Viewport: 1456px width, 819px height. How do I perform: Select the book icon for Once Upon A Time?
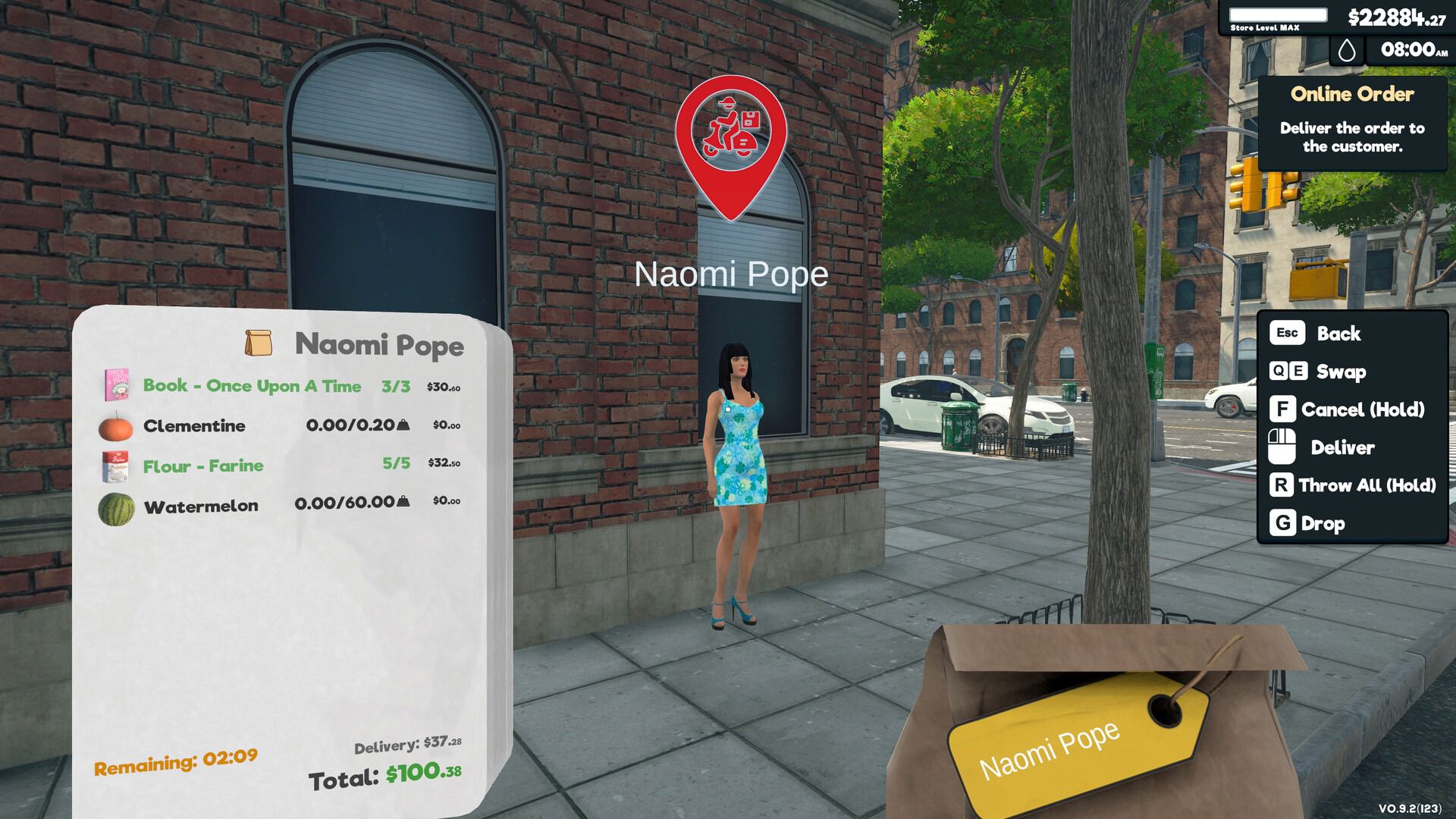(115, 385)
